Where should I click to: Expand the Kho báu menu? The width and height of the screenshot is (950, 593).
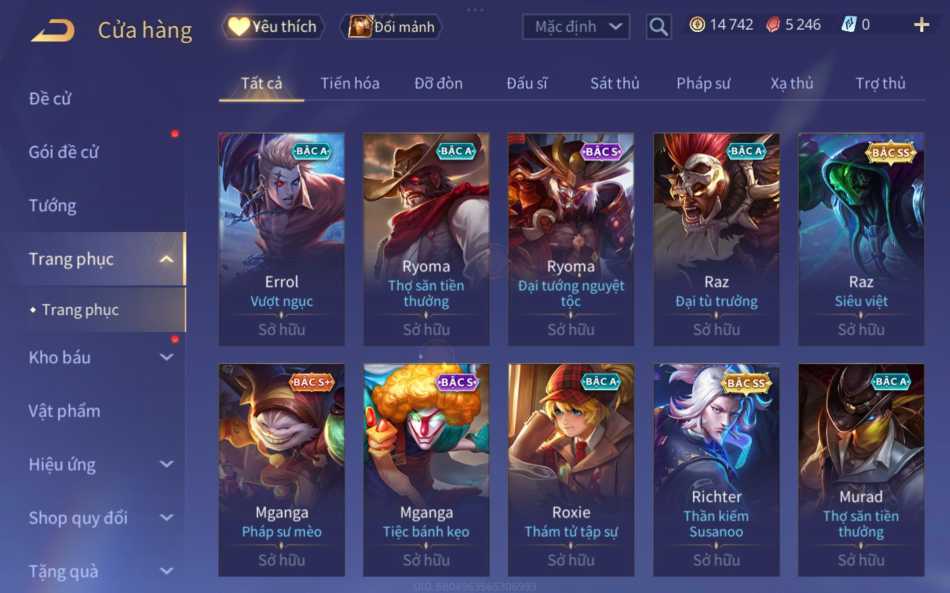(100, 357)
